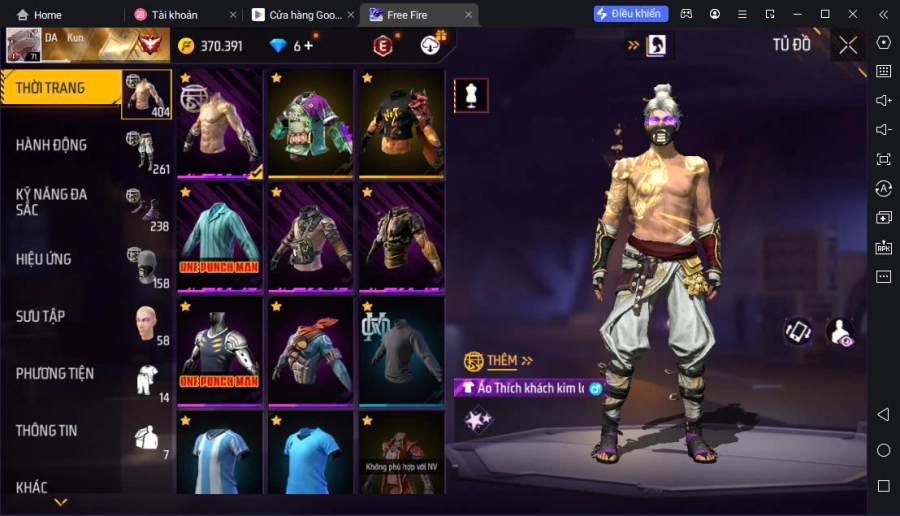Select the green One Punch Man jacket
The height and width of the screenshot is (516, 900).
(x=219, y=236)
